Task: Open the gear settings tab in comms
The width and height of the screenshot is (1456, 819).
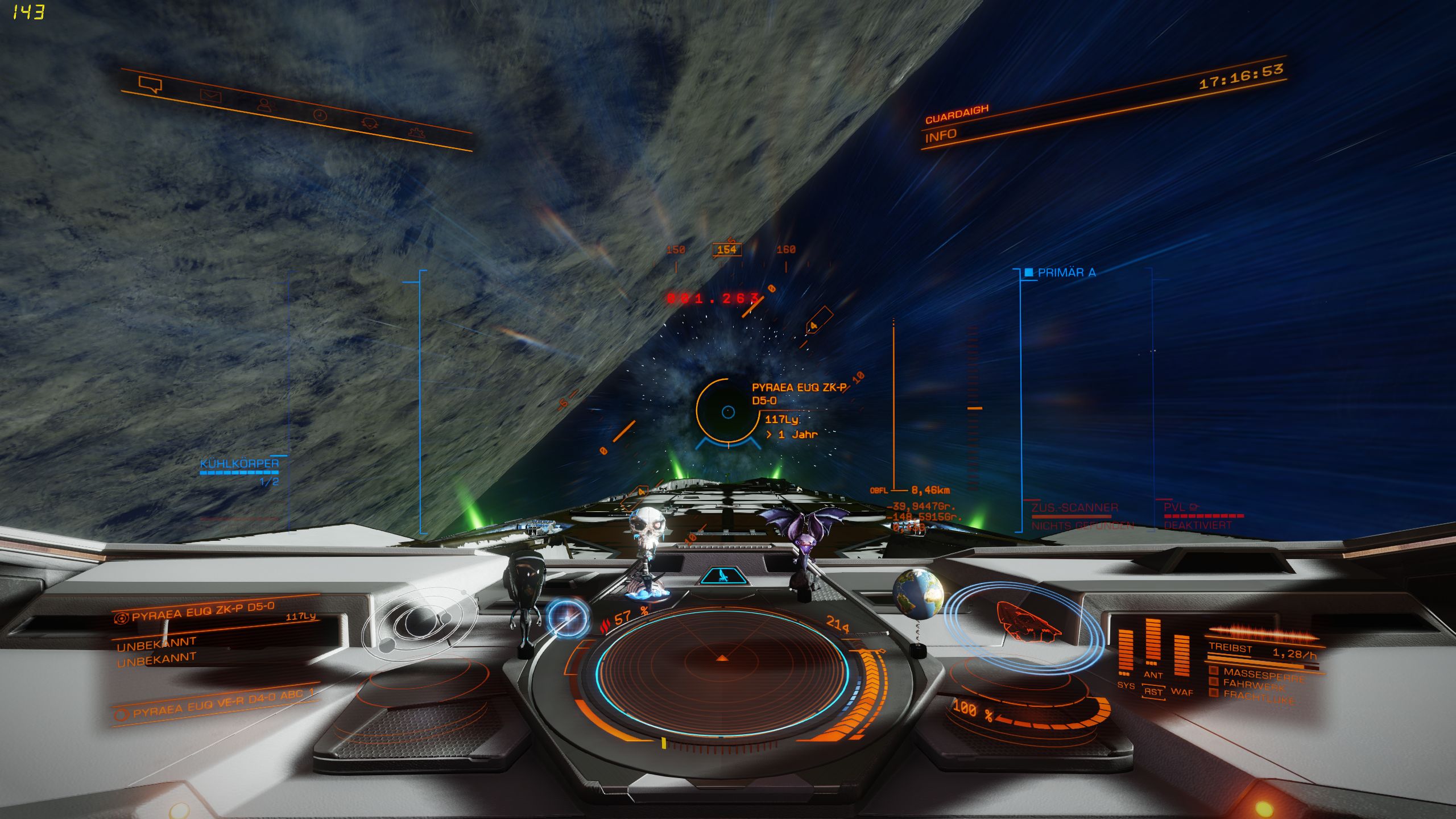Action: (417, 133)
